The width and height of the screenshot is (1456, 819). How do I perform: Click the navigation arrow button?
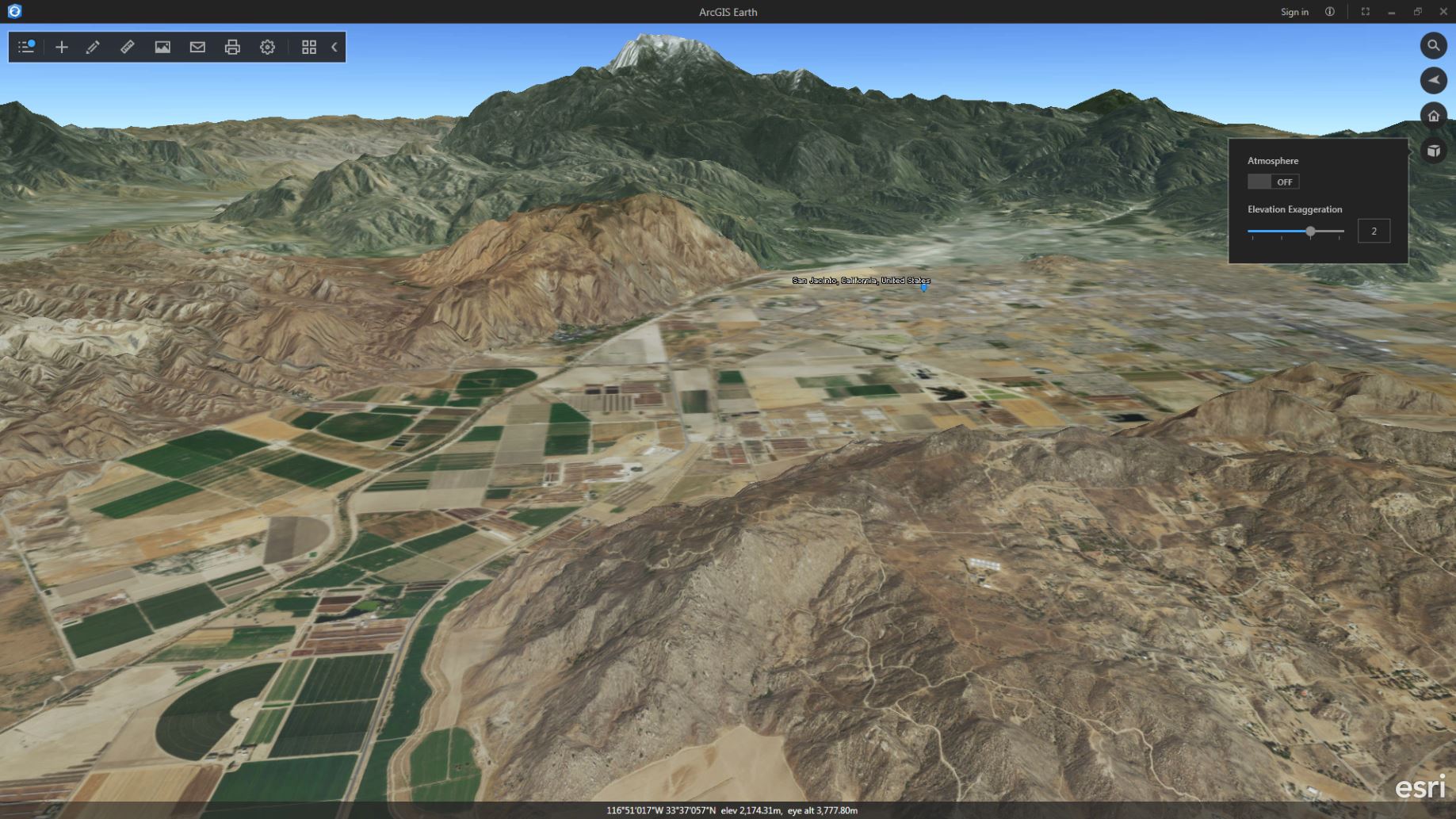1433,80
